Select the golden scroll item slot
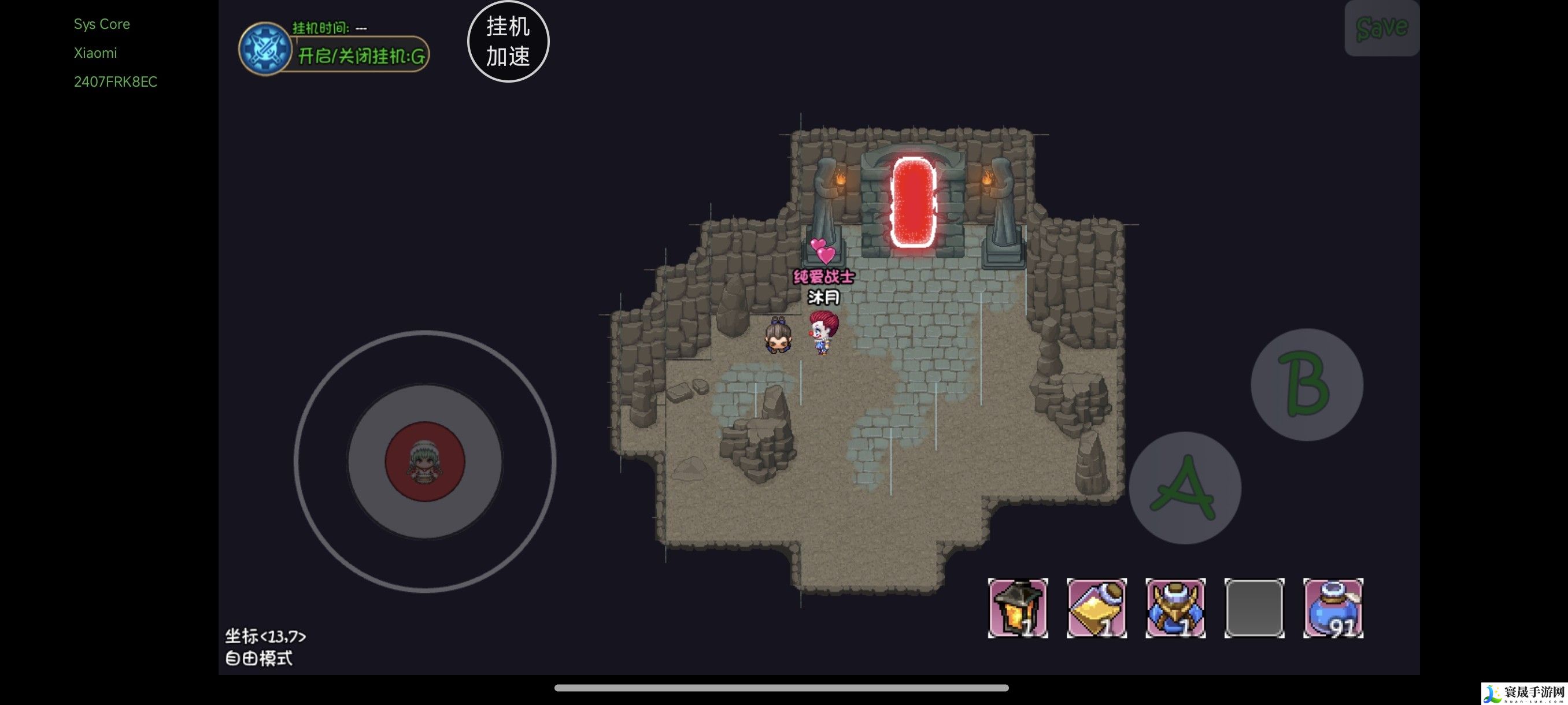 tap(1096, 608)
